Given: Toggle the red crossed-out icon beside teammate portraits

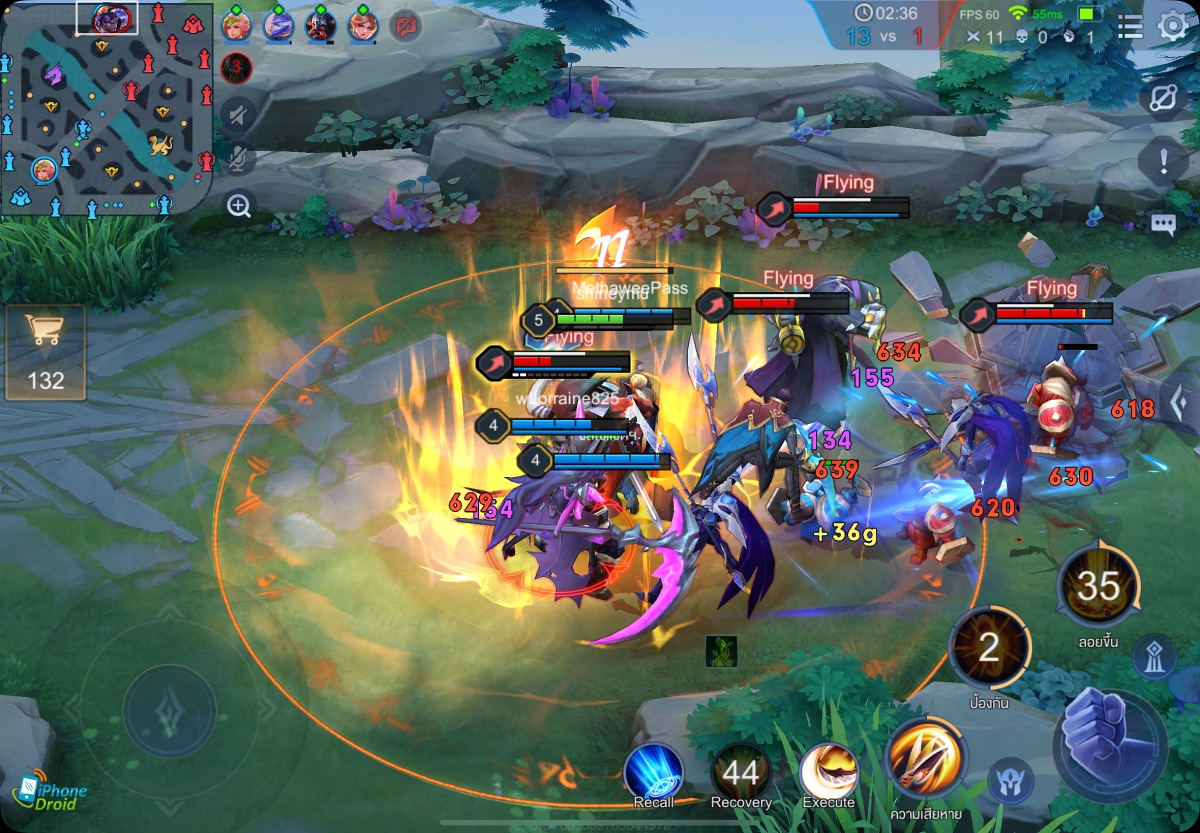Looking at the screenshot, I should point(405,26).
